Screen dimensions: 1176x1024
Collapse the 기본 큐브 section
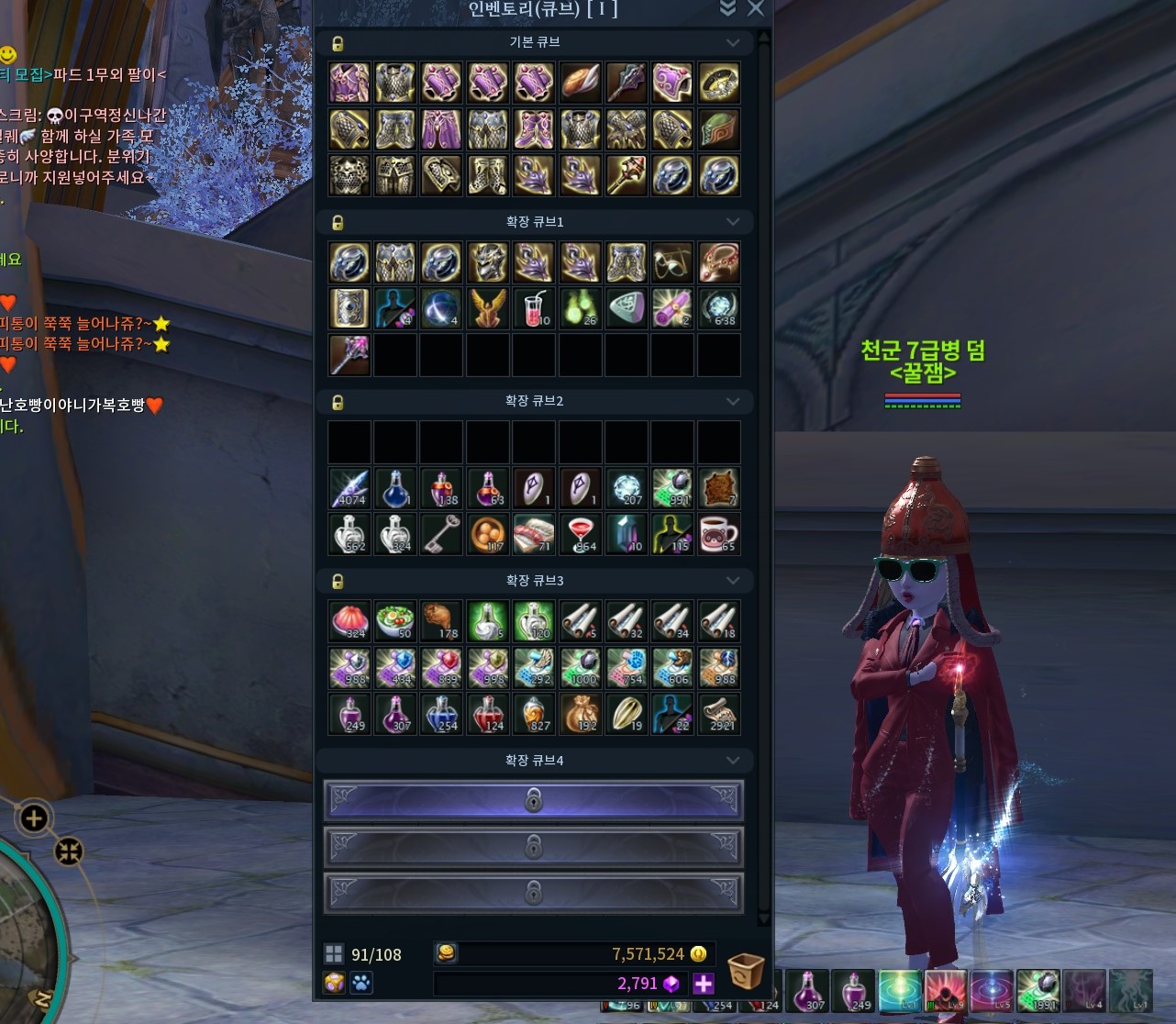pyautogui.click(x=732, y=42)
